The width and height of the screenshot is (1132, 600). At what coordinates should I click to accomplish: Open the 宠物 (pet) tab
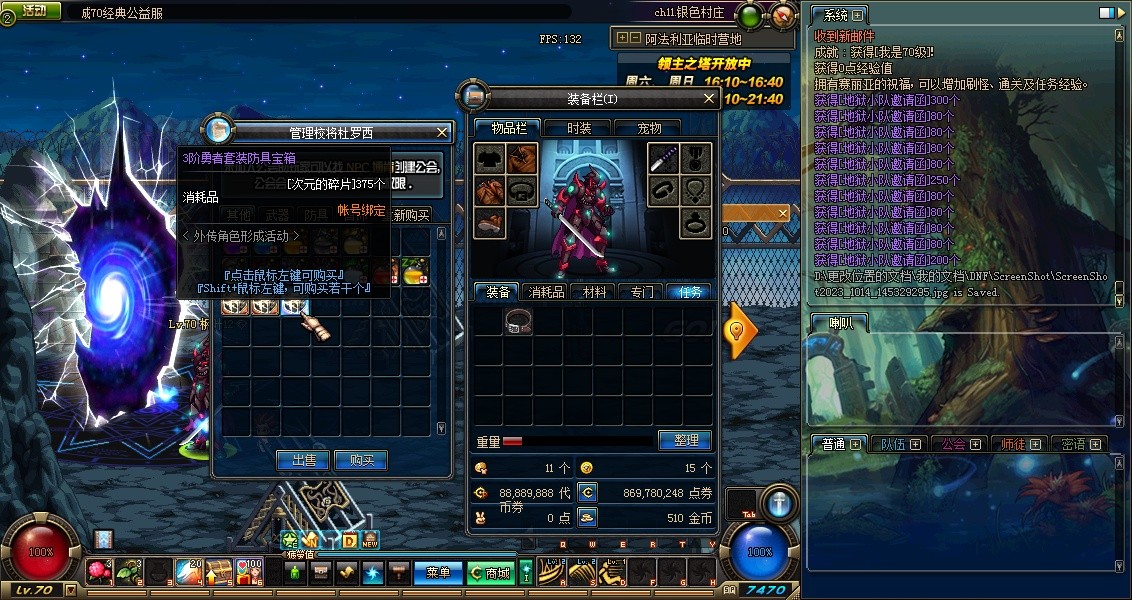point(650,128)
